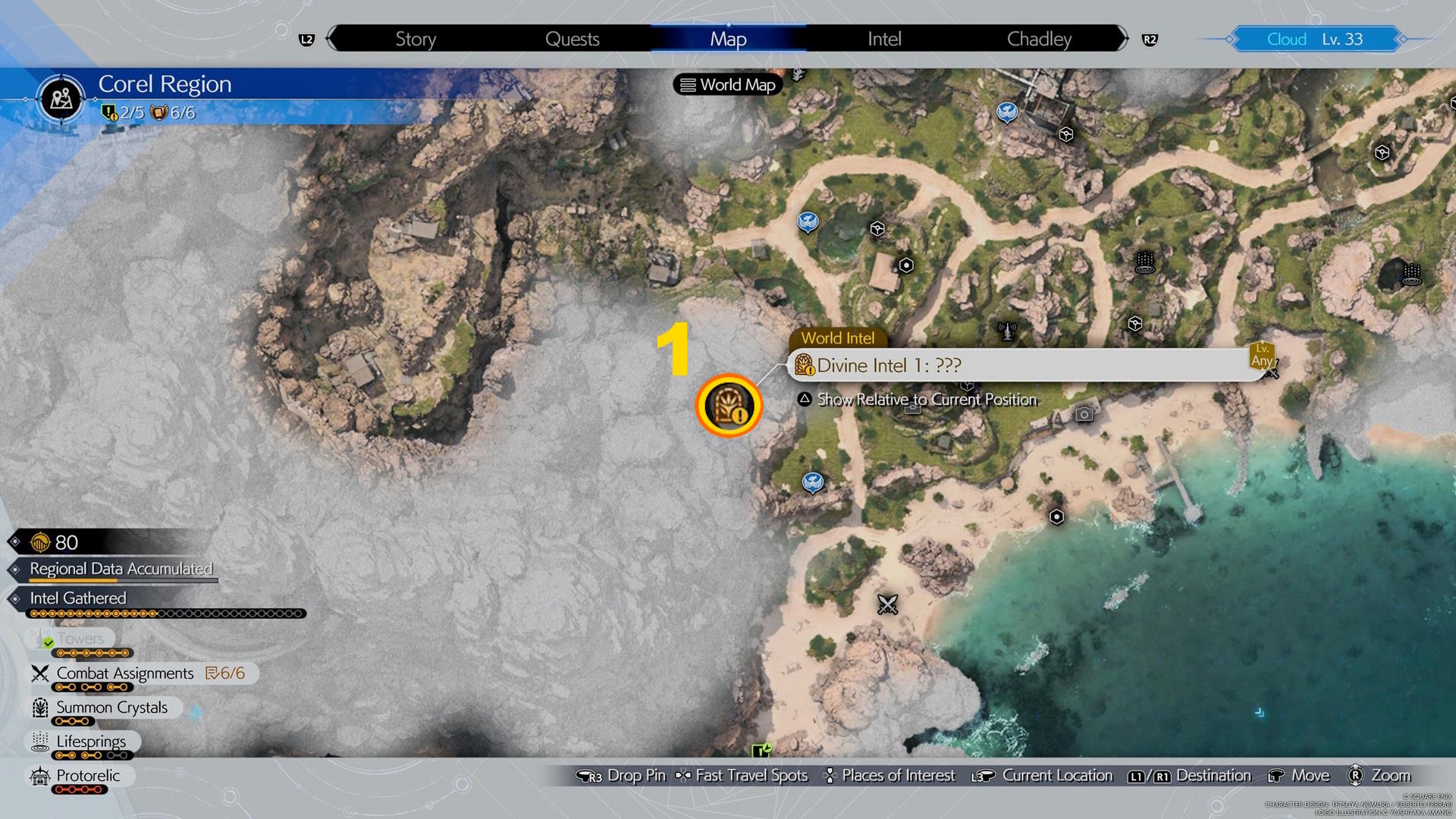Screen dimensions: 1456x819
Task: Switch to the Story tab
Action: [x=416, y=39]
